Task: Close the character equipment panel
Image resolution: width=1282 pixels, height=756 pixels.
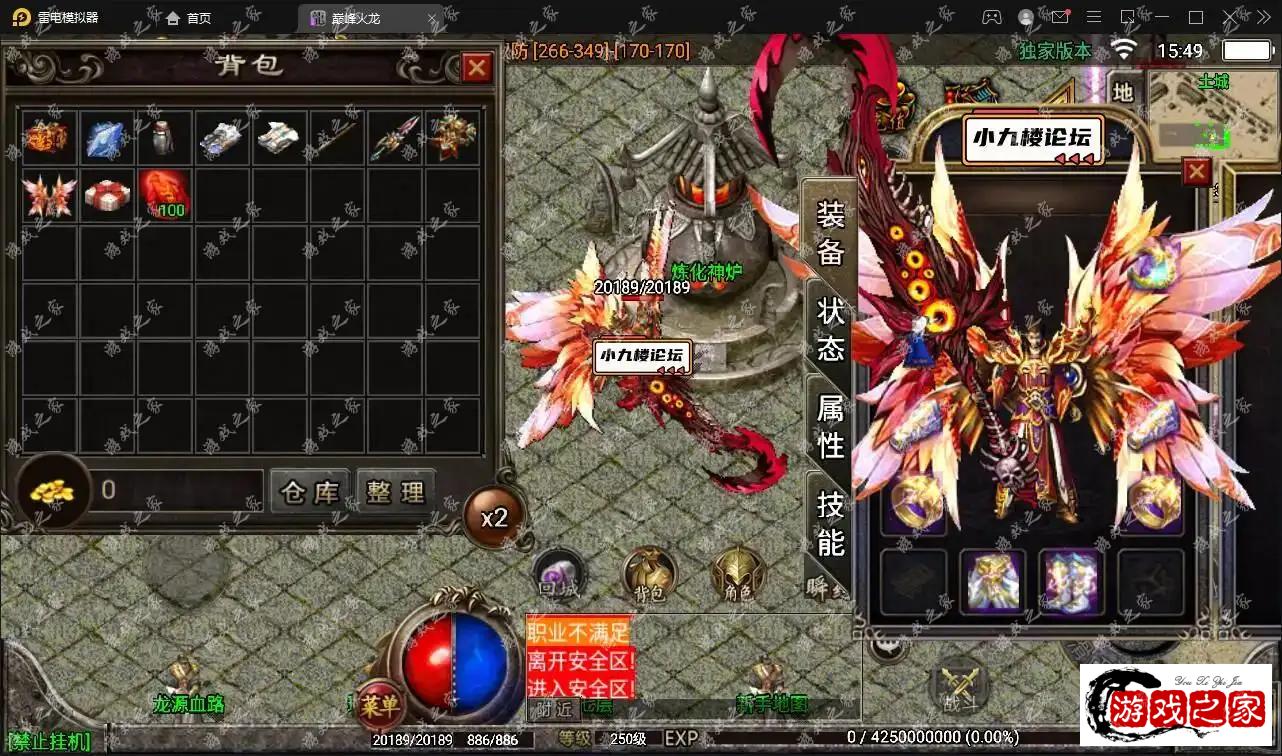Action: 1196,172
